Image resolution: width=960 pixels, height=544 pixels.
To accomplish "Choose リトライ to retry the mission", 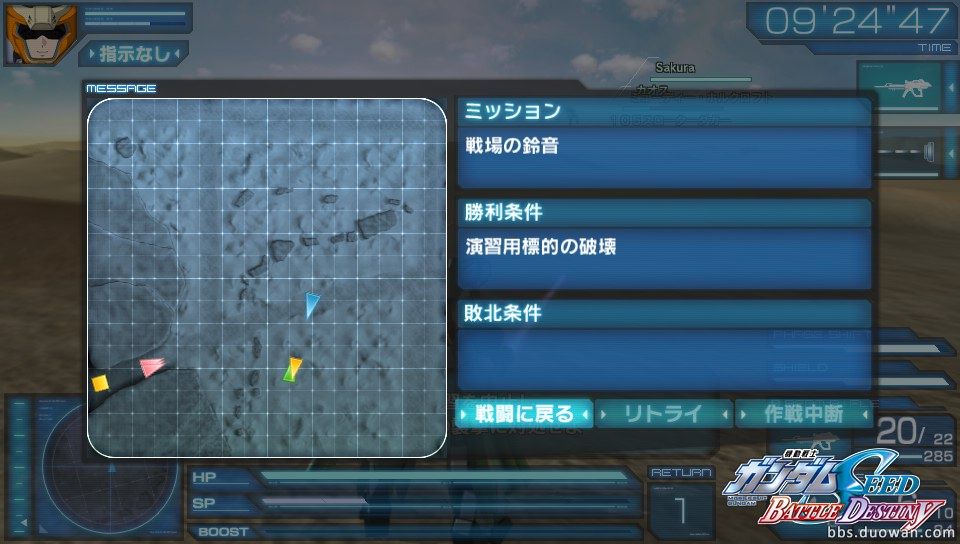I will point(664,413).
